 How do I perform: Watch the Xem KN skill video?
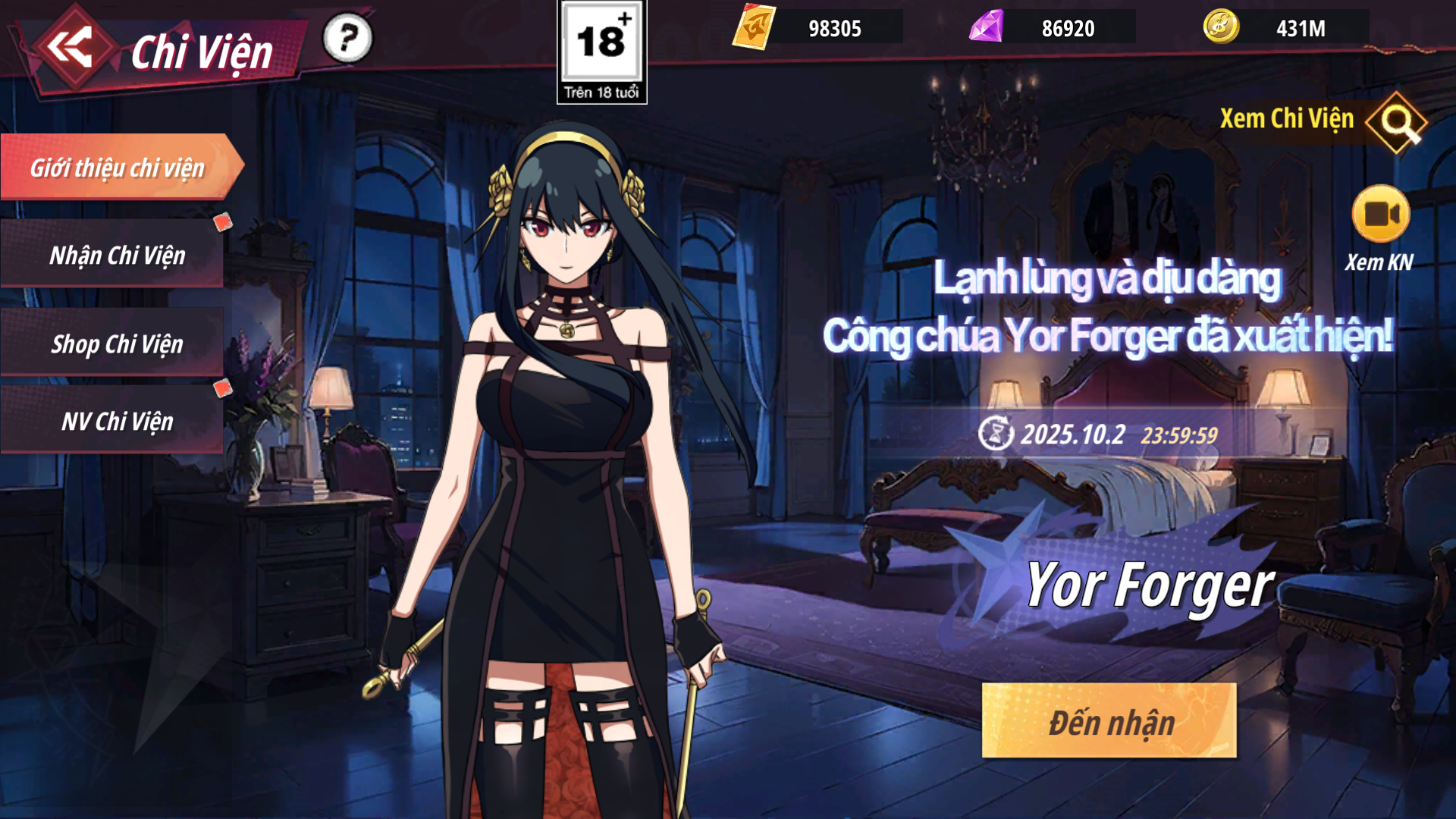click(1381, 215)
